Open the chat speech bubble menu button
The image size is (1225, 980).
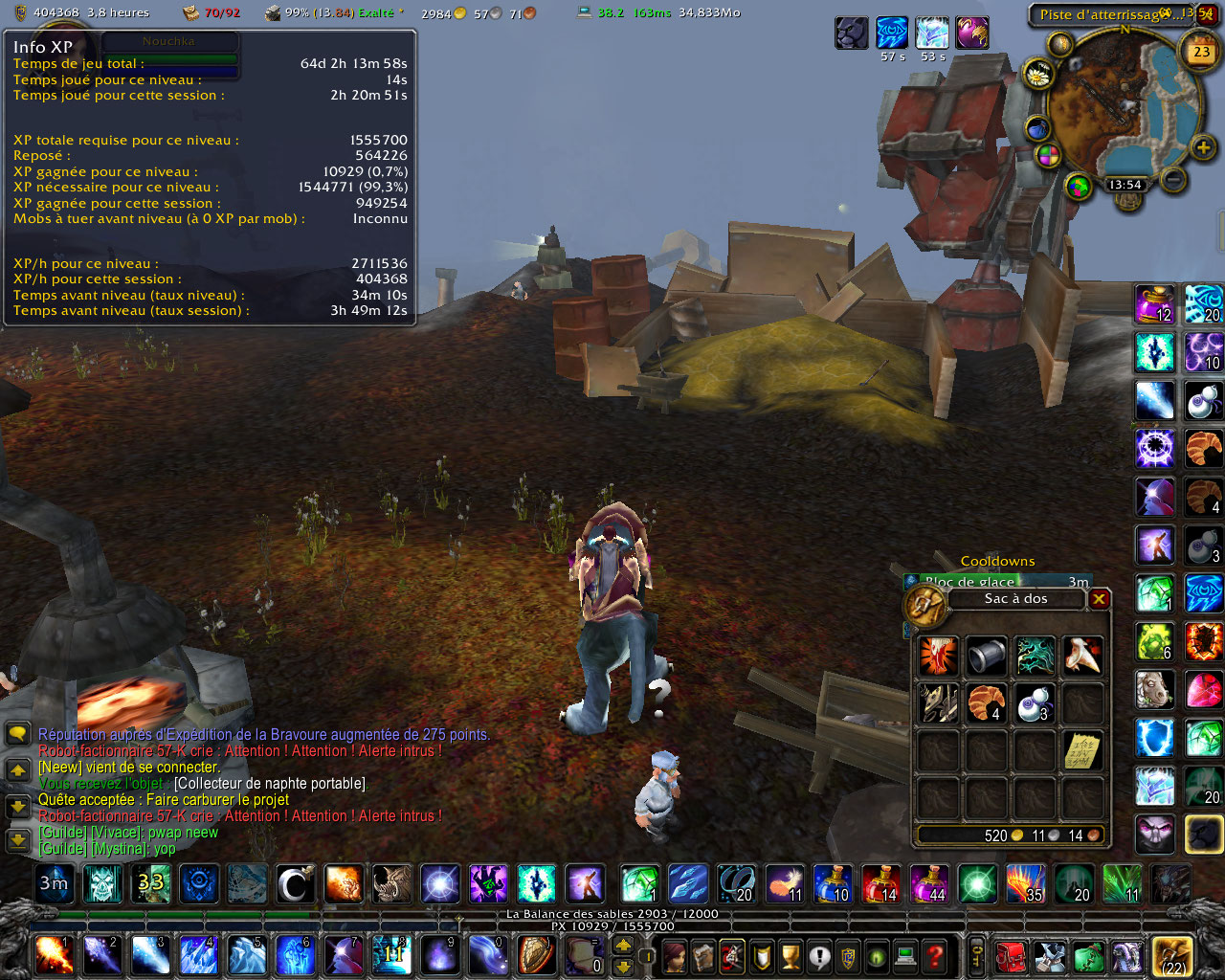pyautogui.click(x=18, y=735)
